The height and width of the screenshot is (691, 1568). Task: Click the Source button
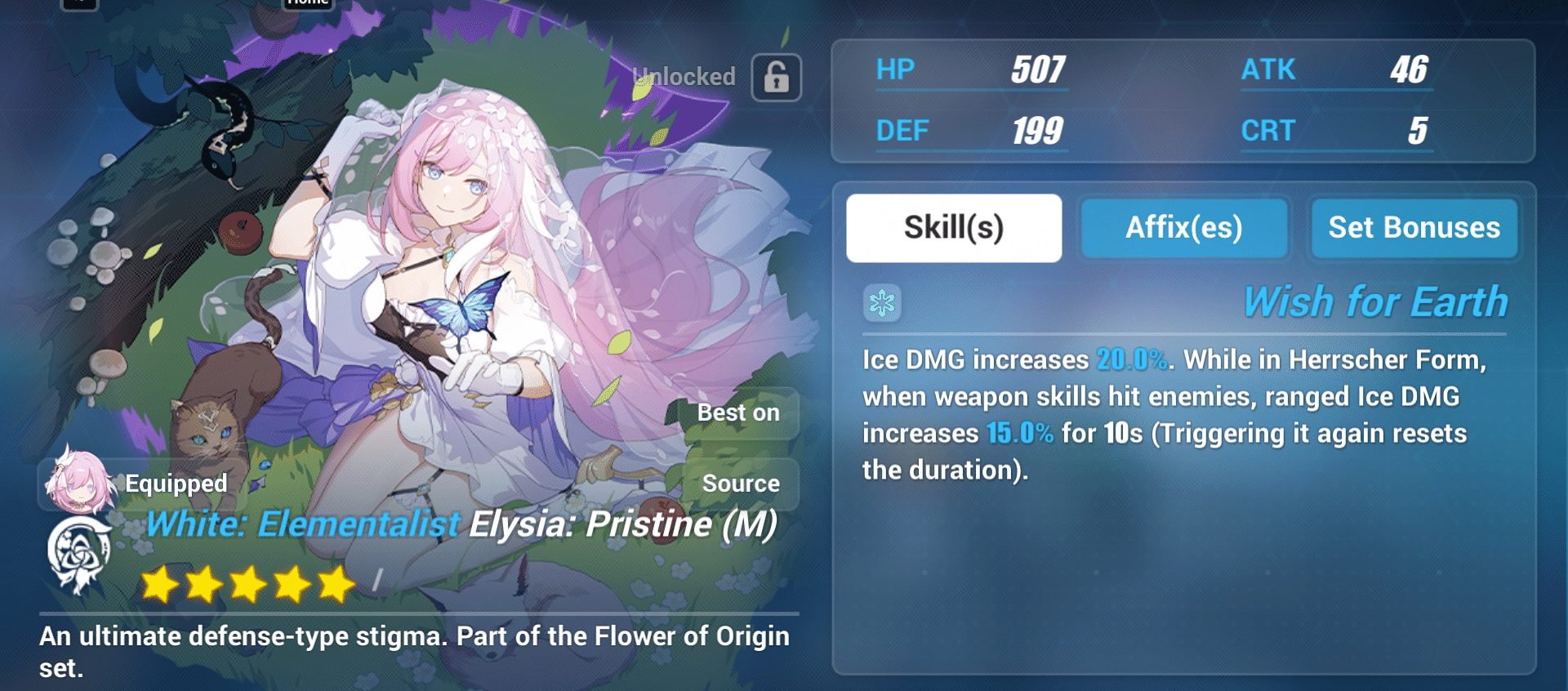click(x=741, y=483)
